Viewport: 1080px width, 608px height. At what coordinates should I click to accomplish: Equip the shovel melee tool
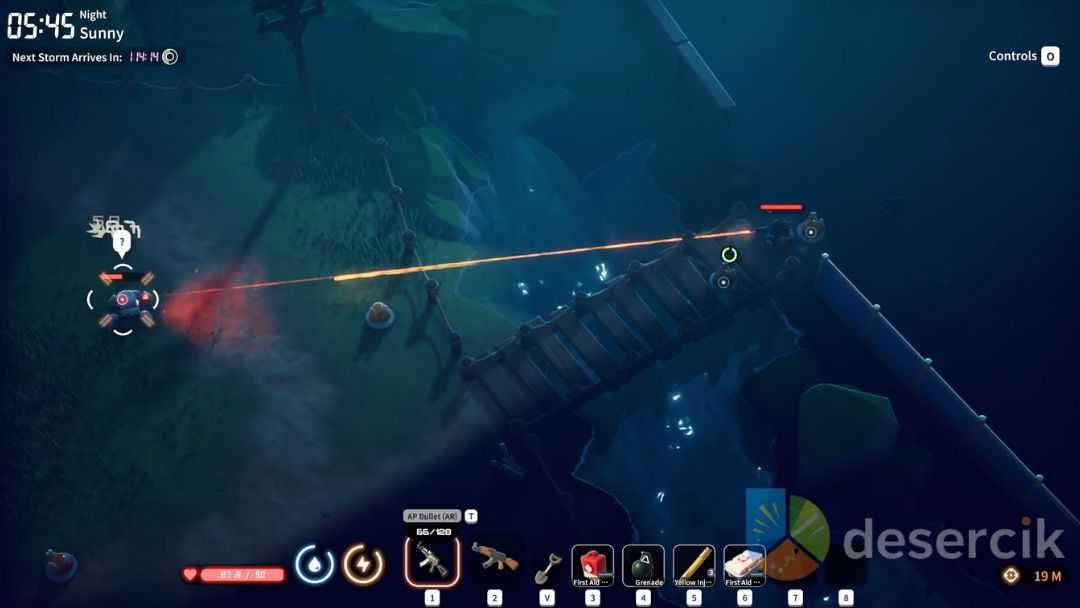click(x=546, y=566)
